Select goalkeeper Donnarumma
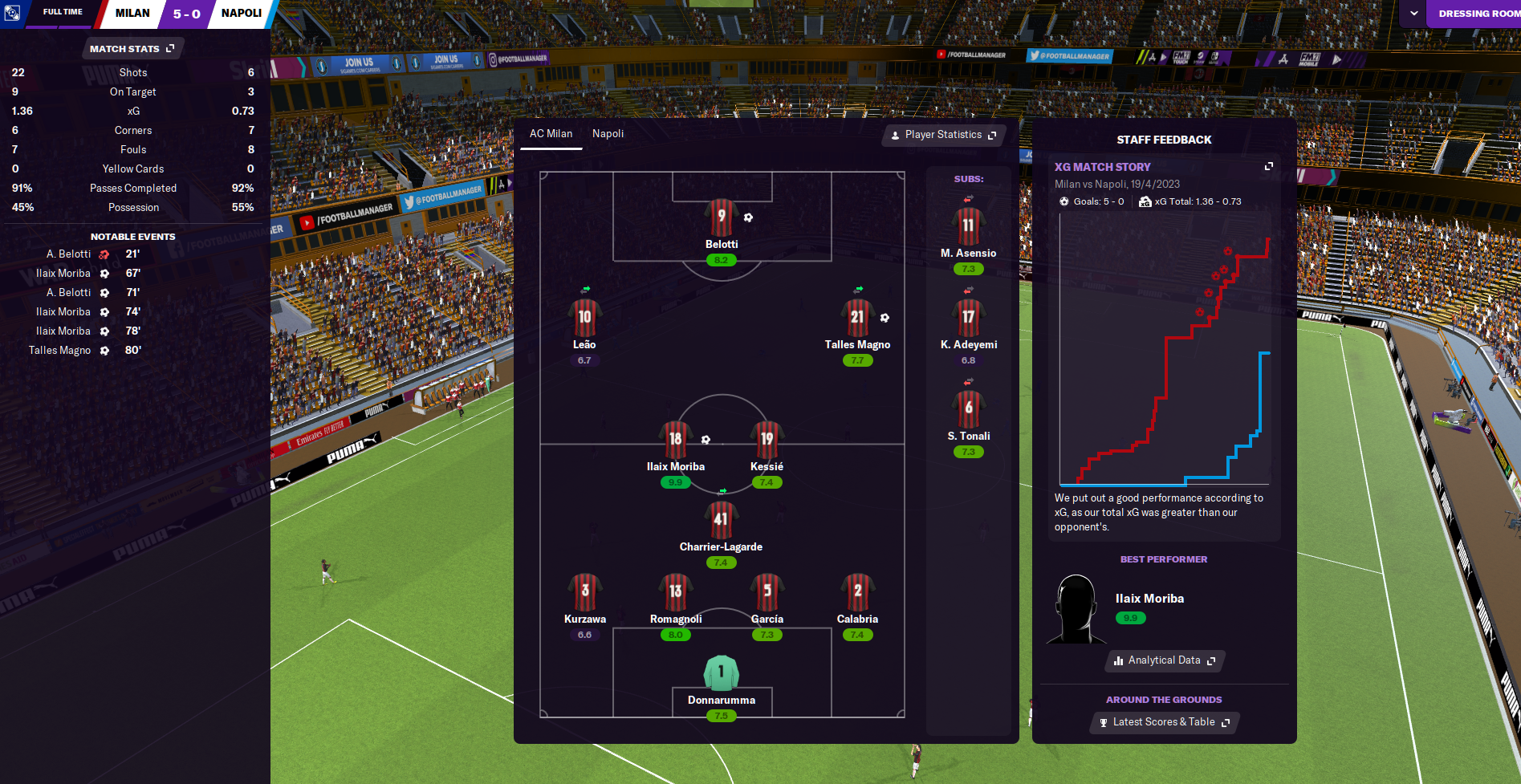 click(x=721, y=674)
